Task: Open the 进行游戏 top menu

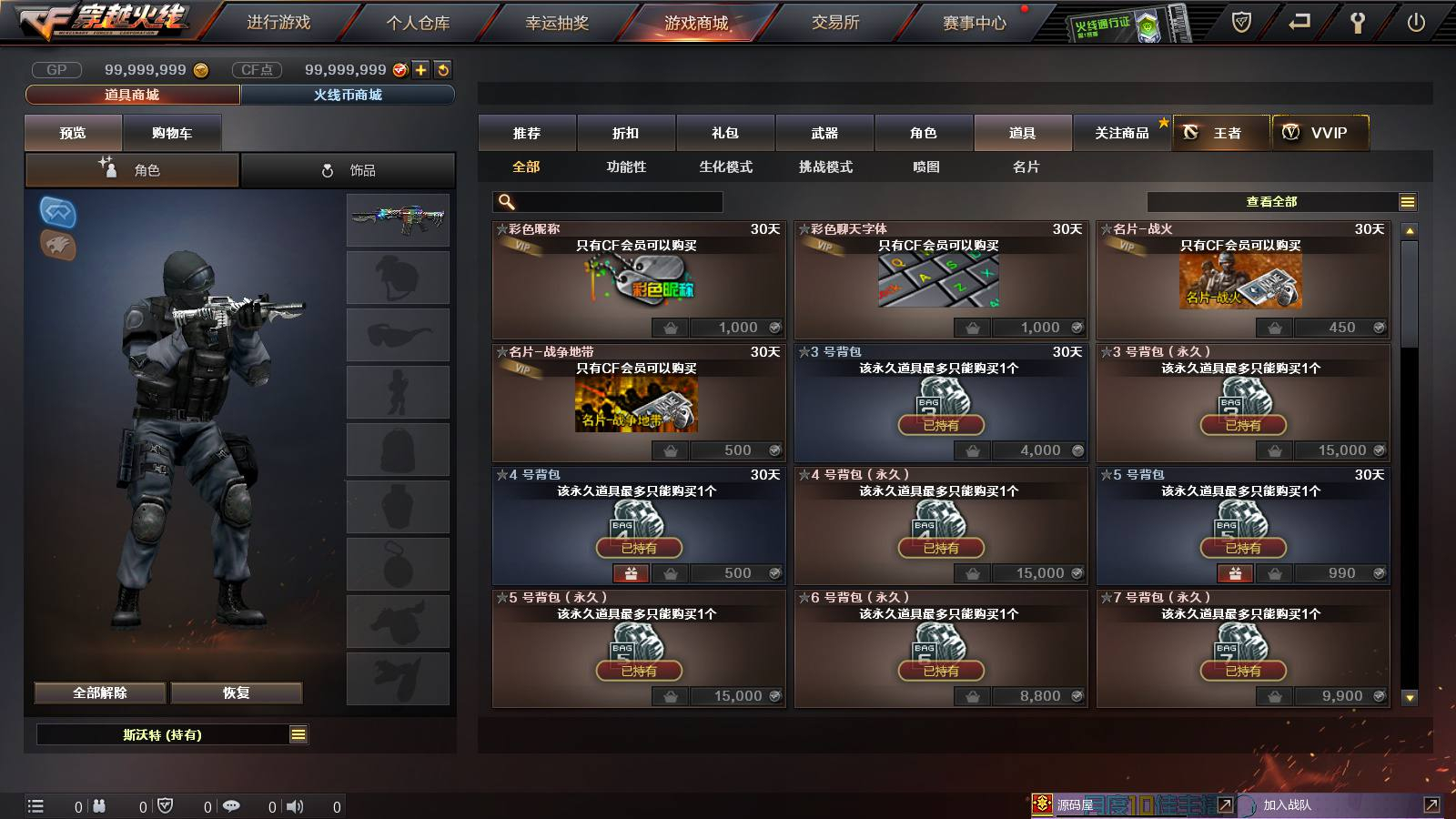Action: coord(278,23)
